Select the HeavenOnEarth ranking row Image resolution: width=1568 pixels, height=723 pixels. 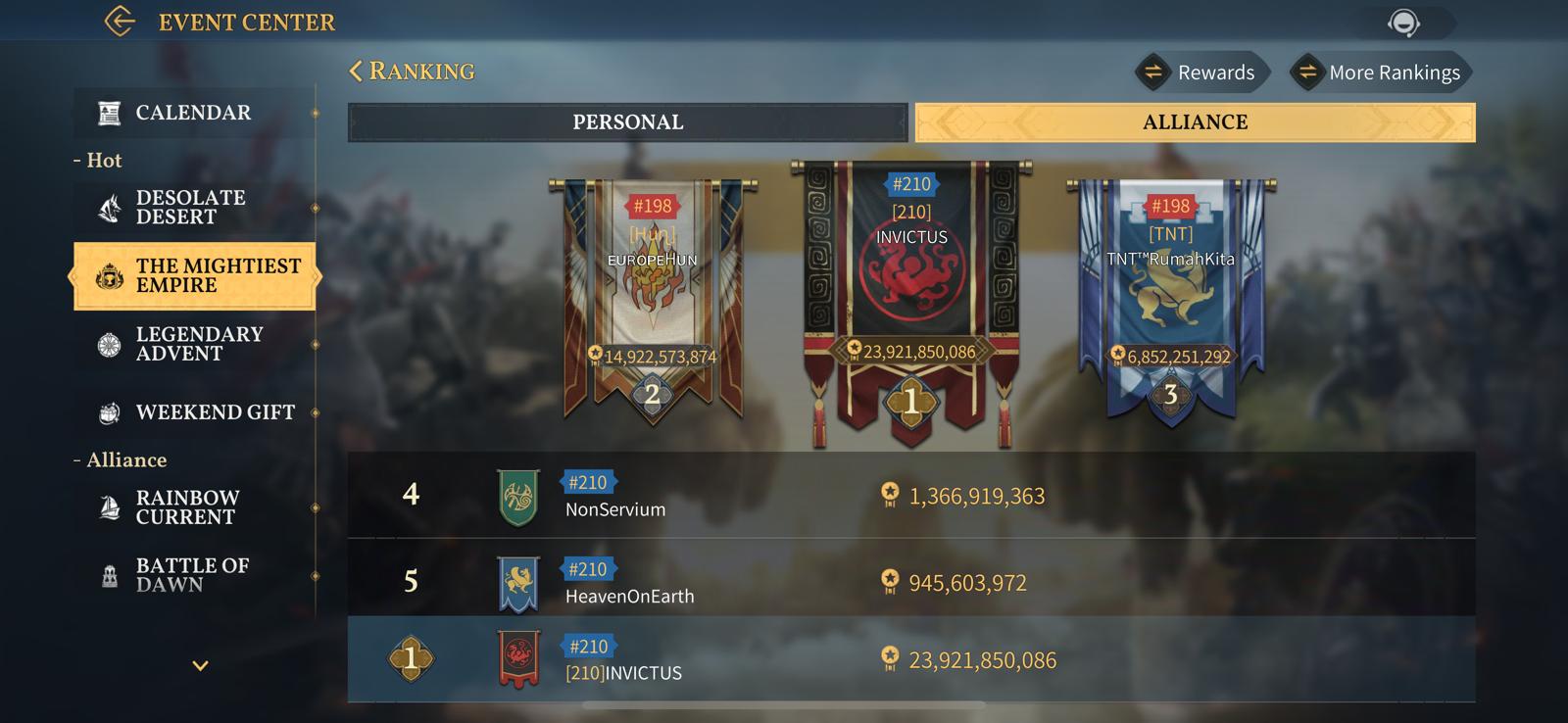[911, 582]
